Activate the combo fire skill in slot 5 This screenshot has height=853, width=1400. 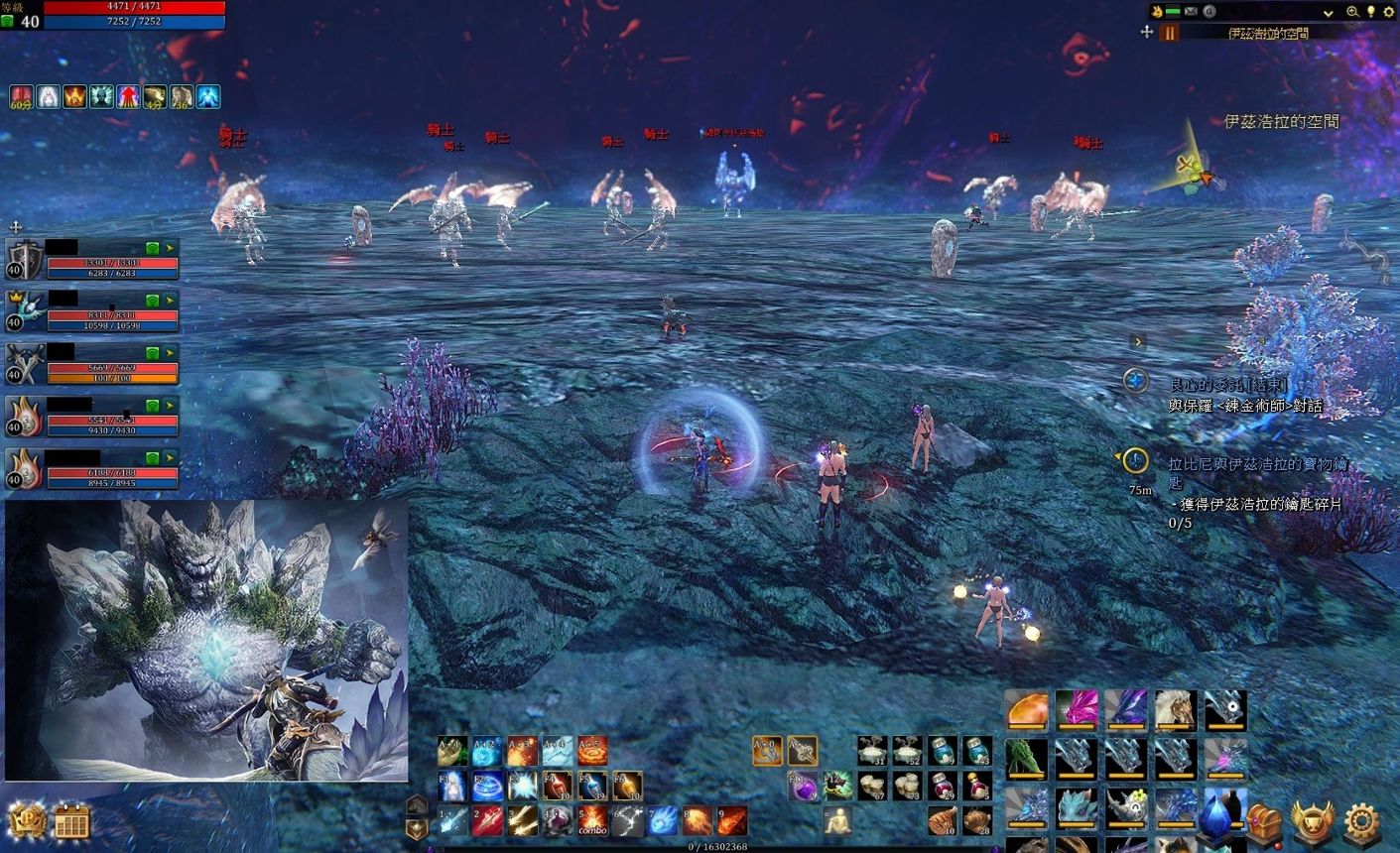592,820
